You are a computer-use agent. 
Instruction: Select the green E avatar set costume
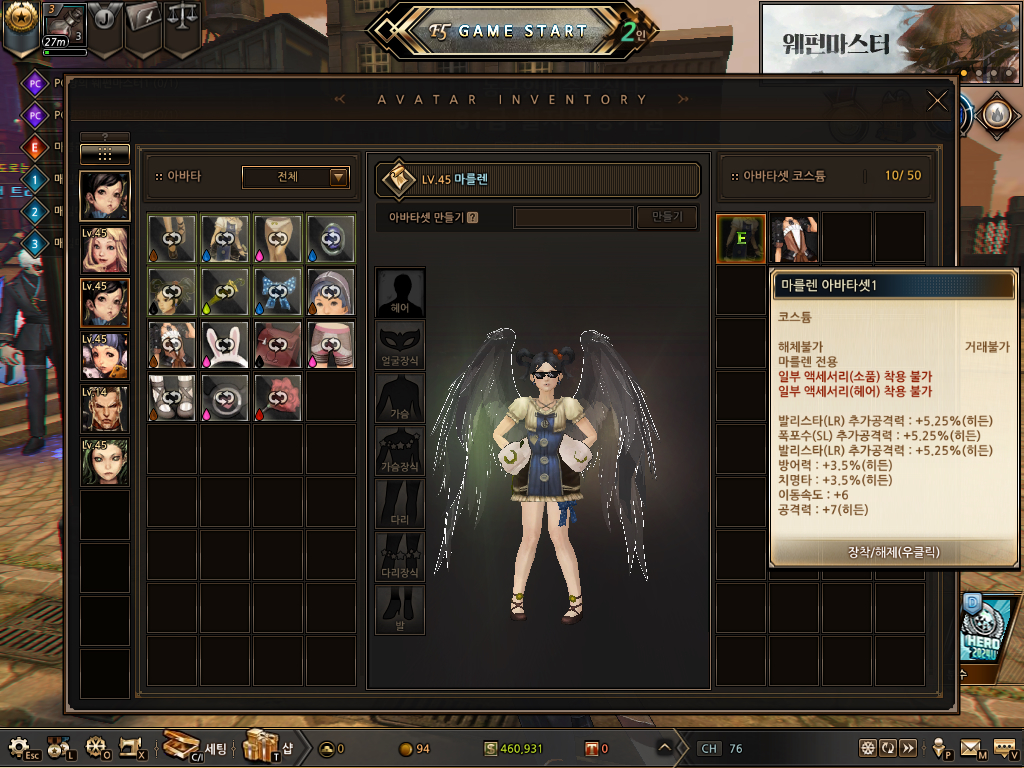(741, 238)
